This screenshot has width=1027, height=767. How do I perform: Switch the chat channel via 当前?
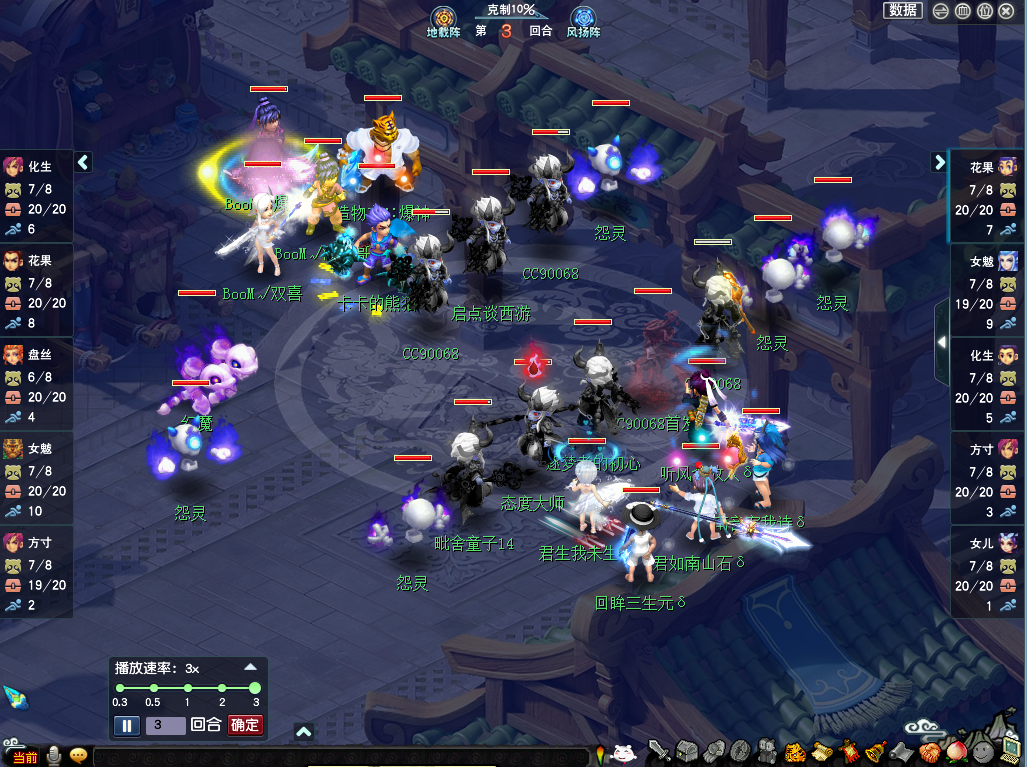(24, 757)
